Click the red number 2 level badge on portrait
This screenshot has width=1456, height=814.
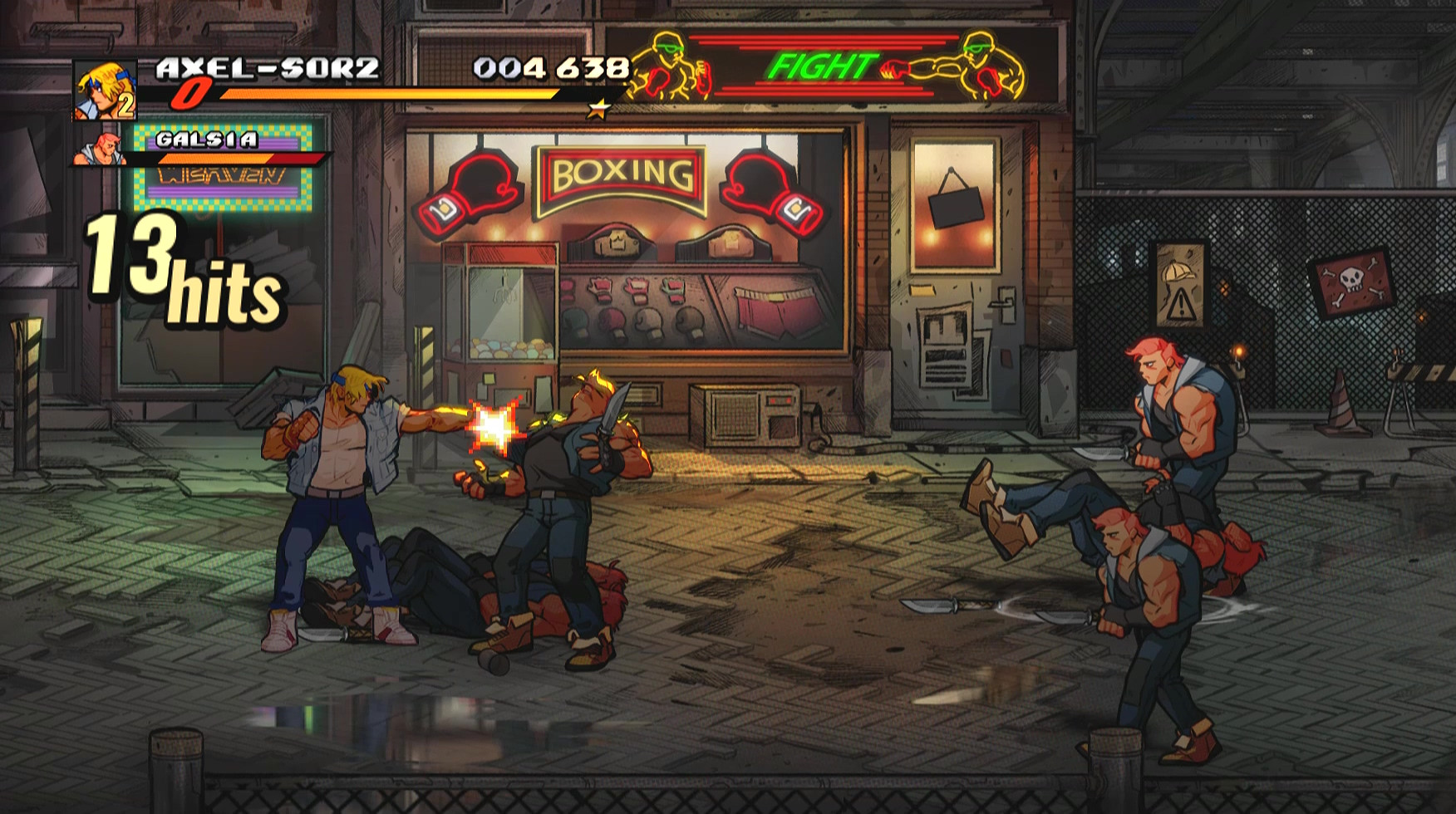tap(126, 106)
